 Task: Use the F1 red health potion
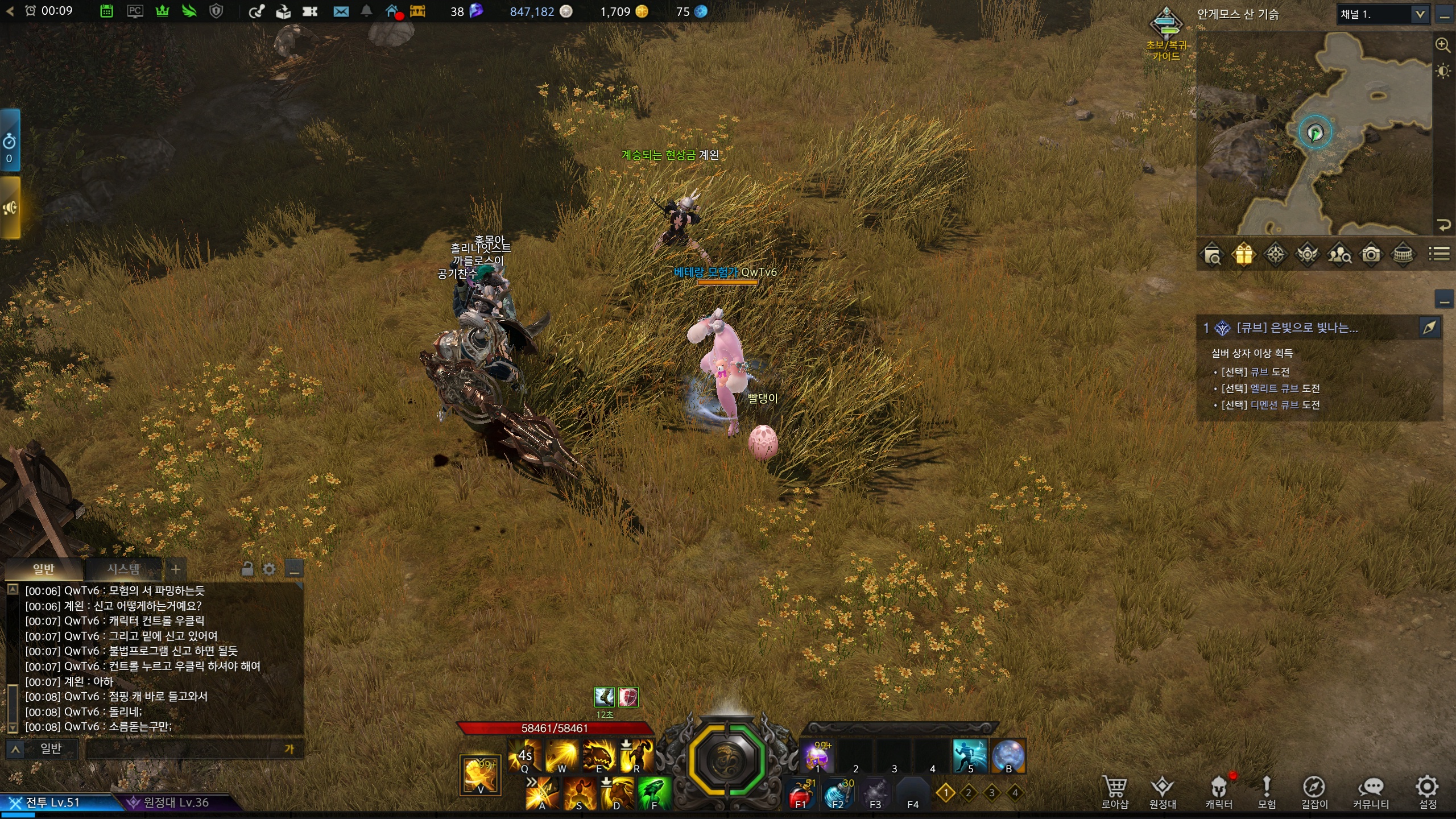799,793
